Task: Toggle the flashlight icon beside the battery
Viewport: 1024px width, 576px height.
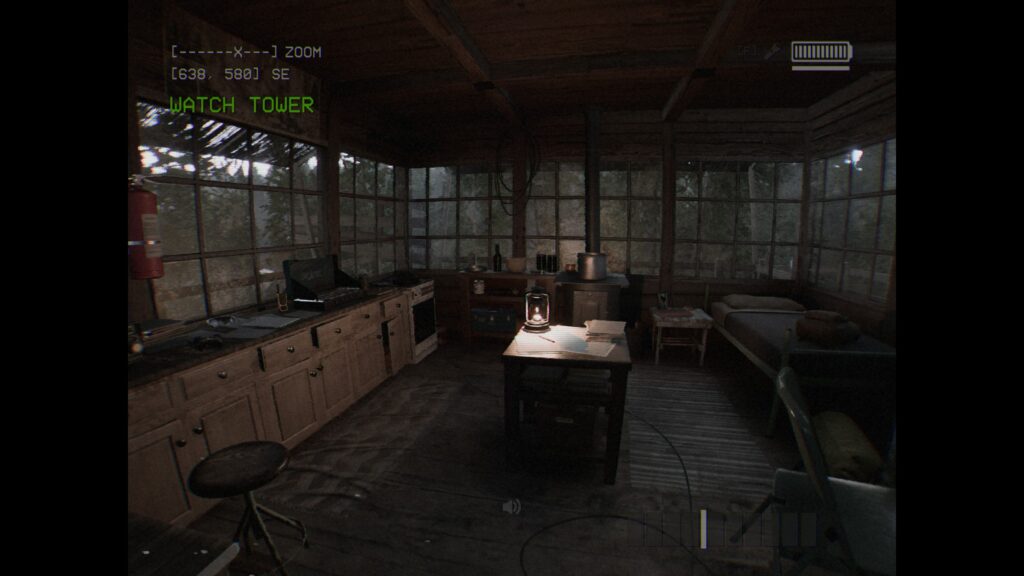Action: coord(772,51)
